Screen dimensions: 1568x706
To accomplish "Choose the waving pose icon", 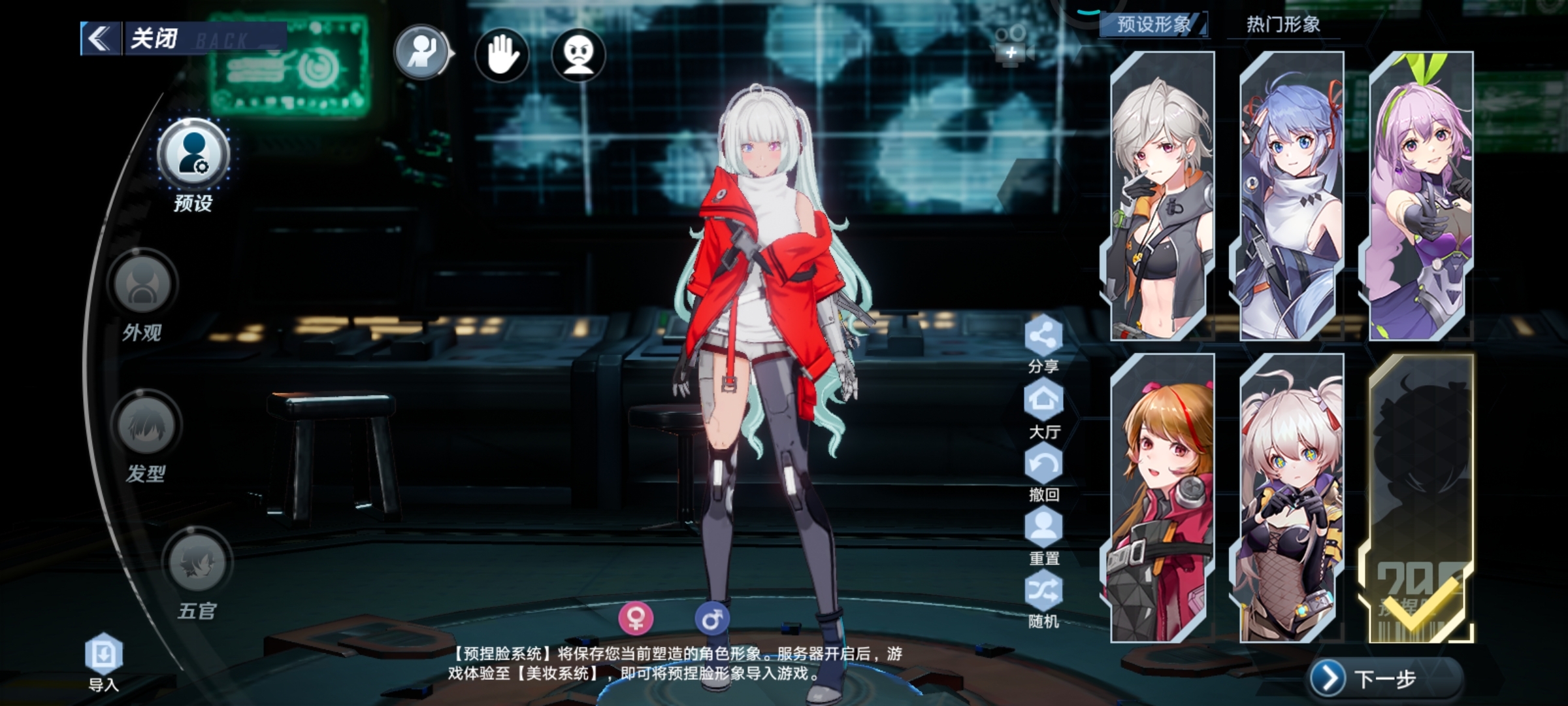I will 422,54.
